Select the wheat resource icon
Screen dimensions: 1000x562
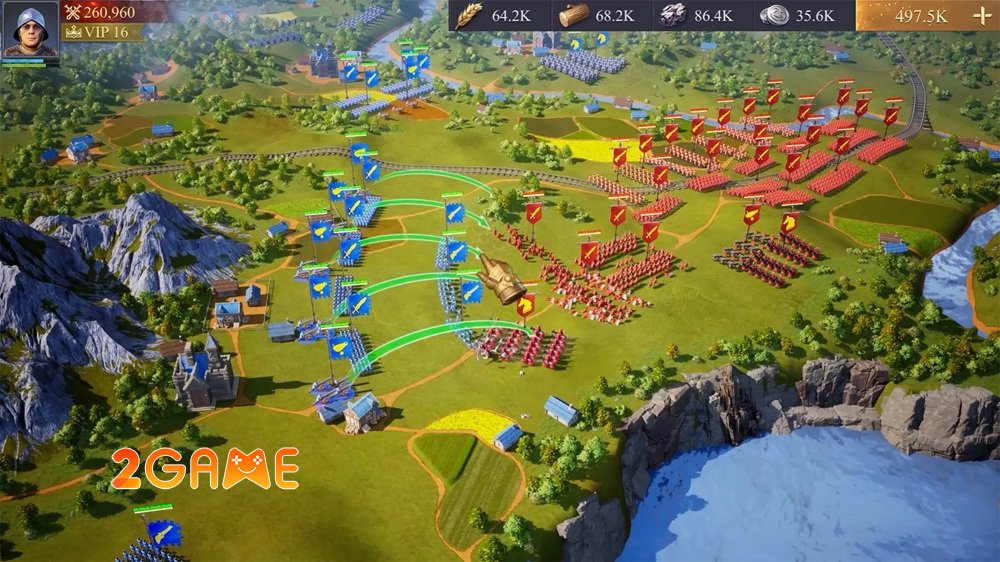pos(470,15)
